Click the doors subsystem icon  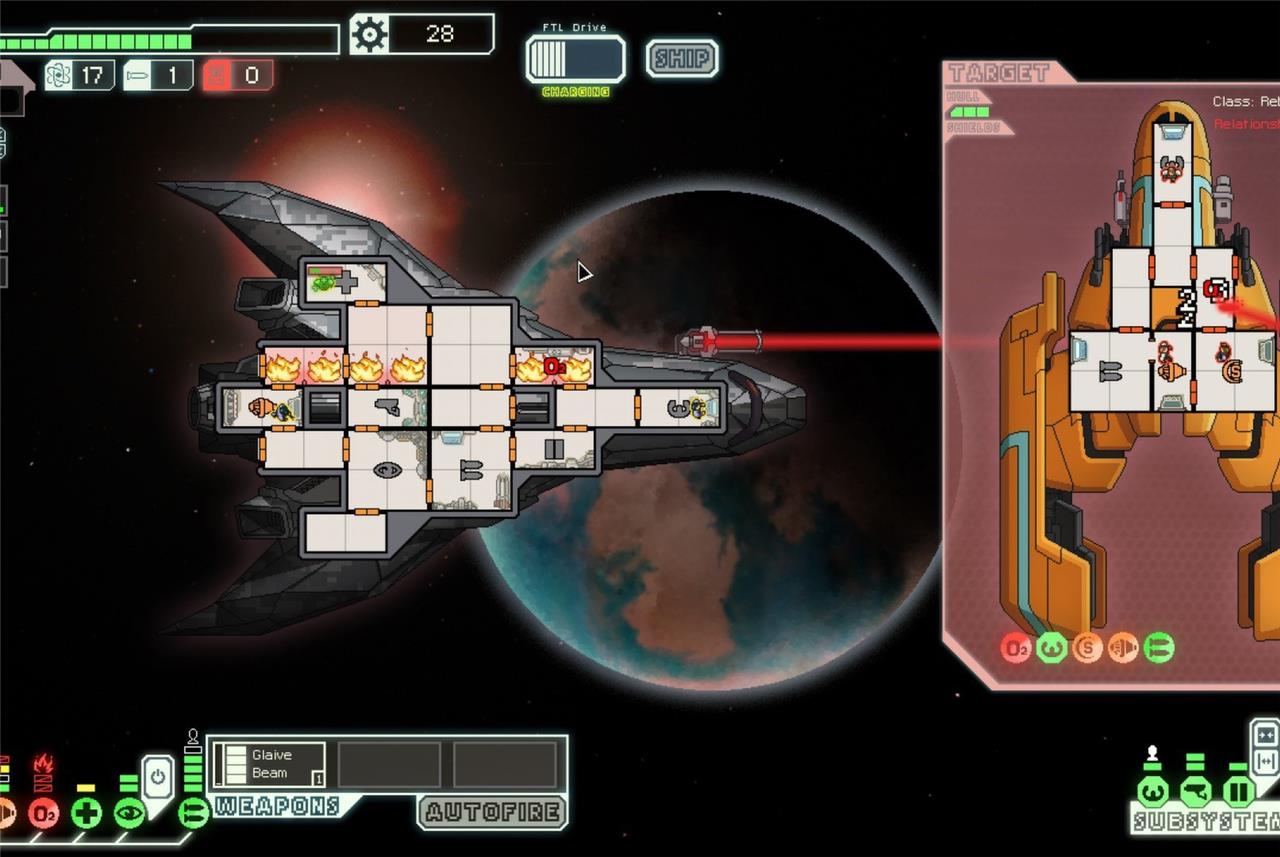point(1238,792)
